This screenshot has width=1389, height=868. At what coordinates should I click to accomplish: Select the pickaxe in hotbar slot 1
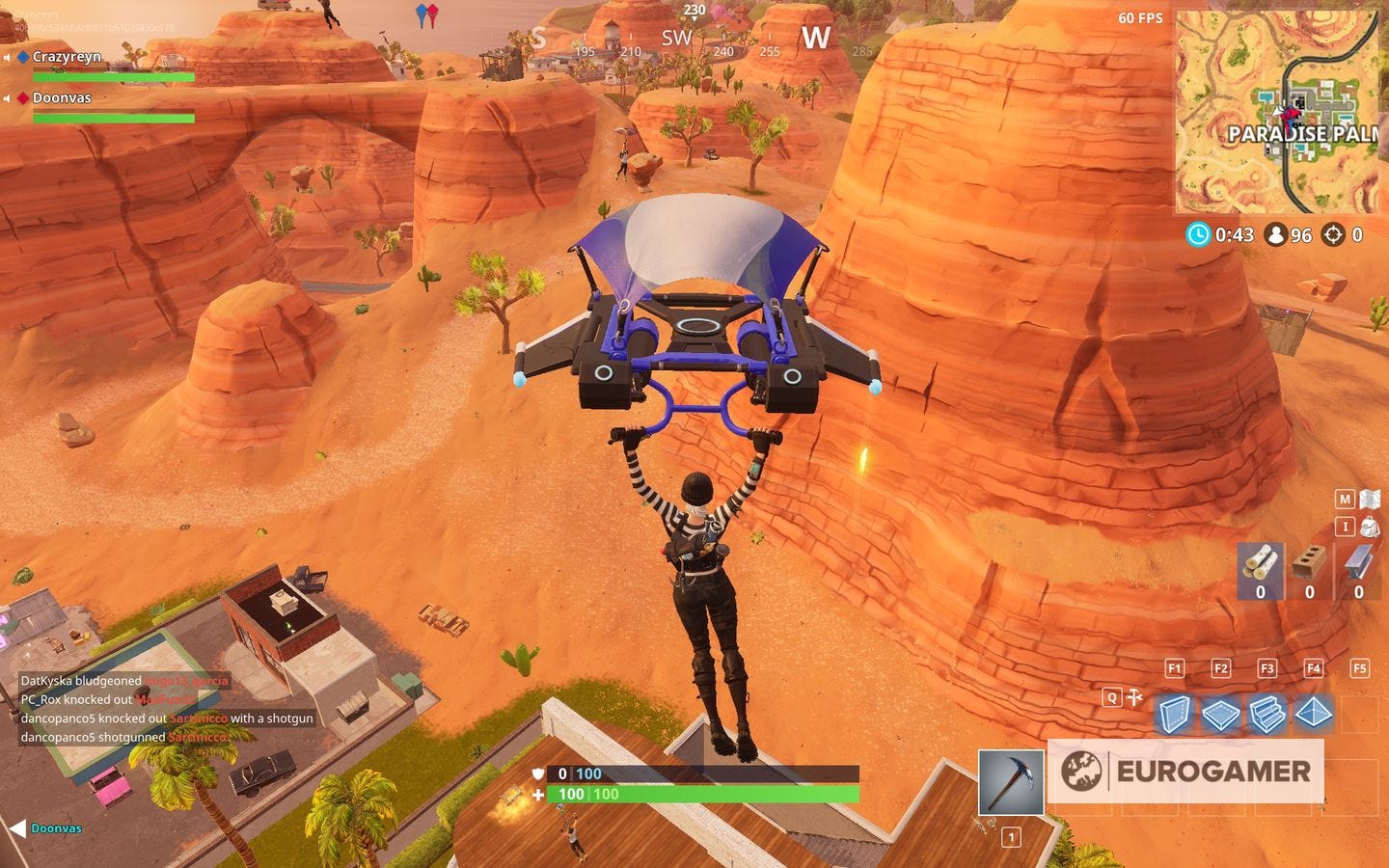coord(1011,783)
